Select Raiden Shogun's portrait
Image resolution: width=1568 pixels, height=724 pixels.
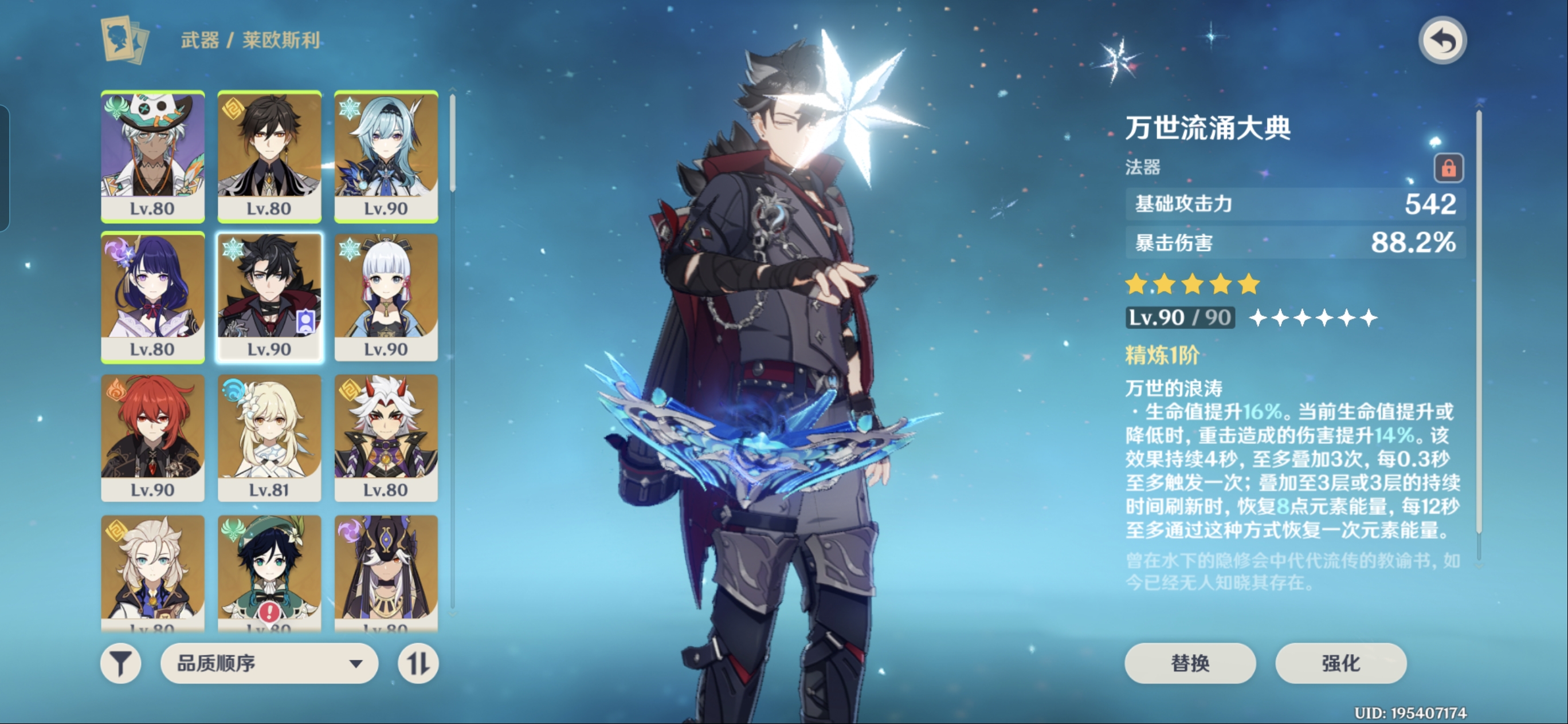coord(152,297)
